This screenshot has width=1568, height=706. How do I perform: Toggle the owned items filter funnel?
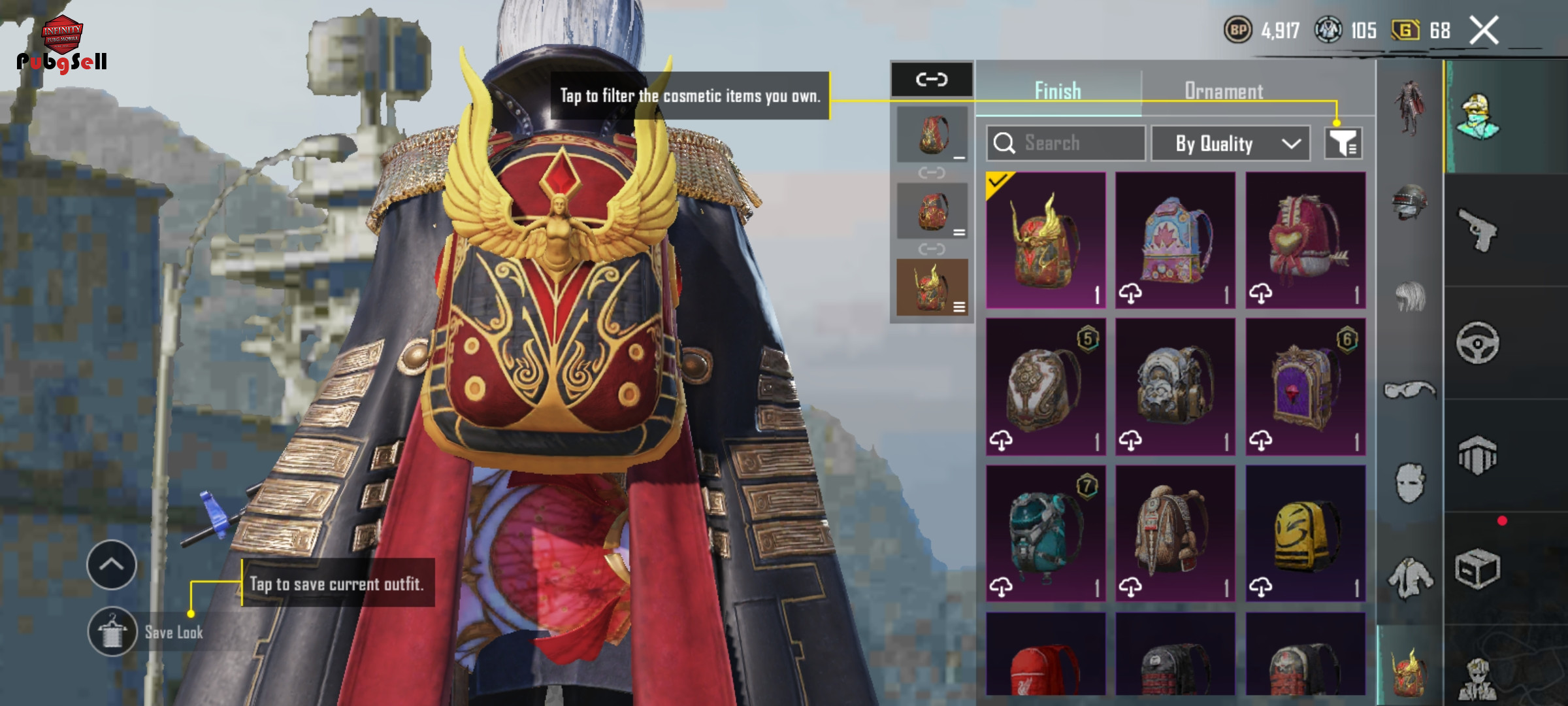[x=1343, y=143]
